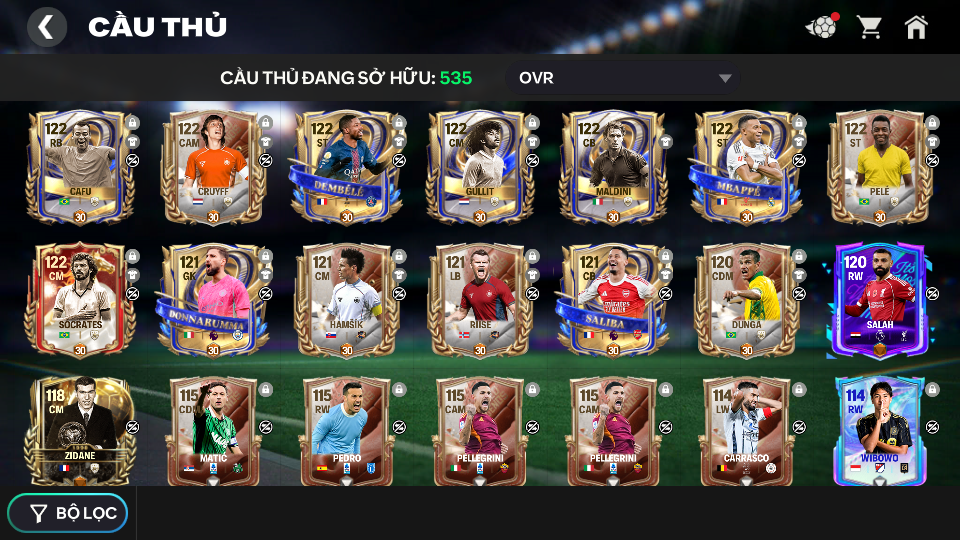Screen dimensions: 960x540
Task: Open the OVR sort dropdown
Action: (x=625, y=78)
